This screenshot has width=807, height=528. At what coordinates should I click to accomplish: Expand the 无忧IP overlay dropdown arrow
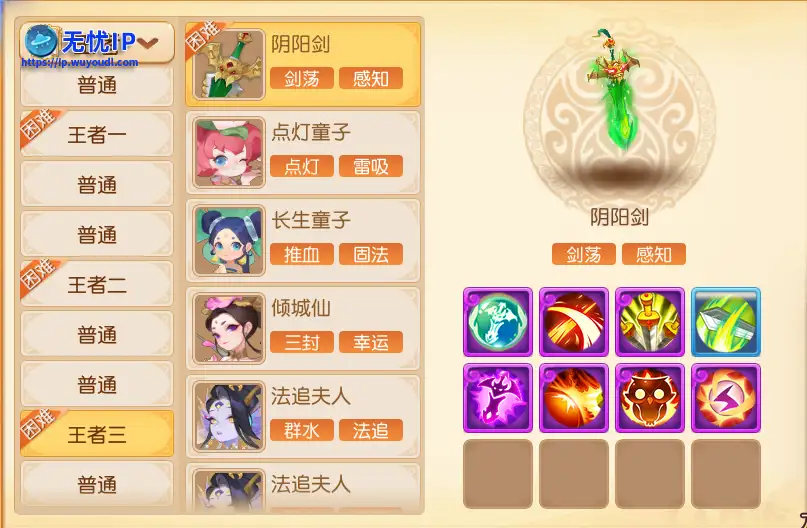pos(149,42)
